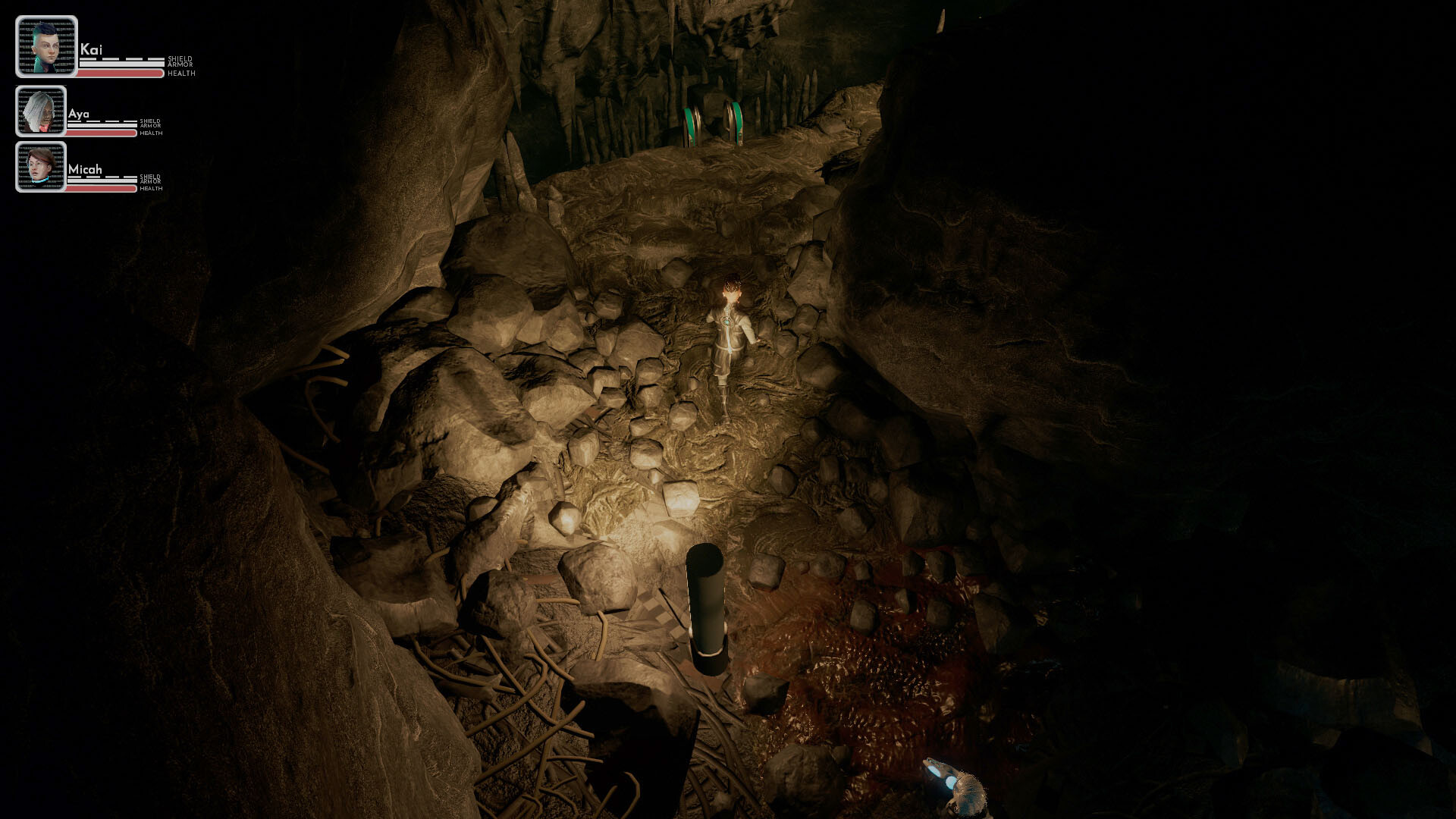Toggle Kai's shield indicator segments
The image size is (1456, 819).
(x=121, y=58)
